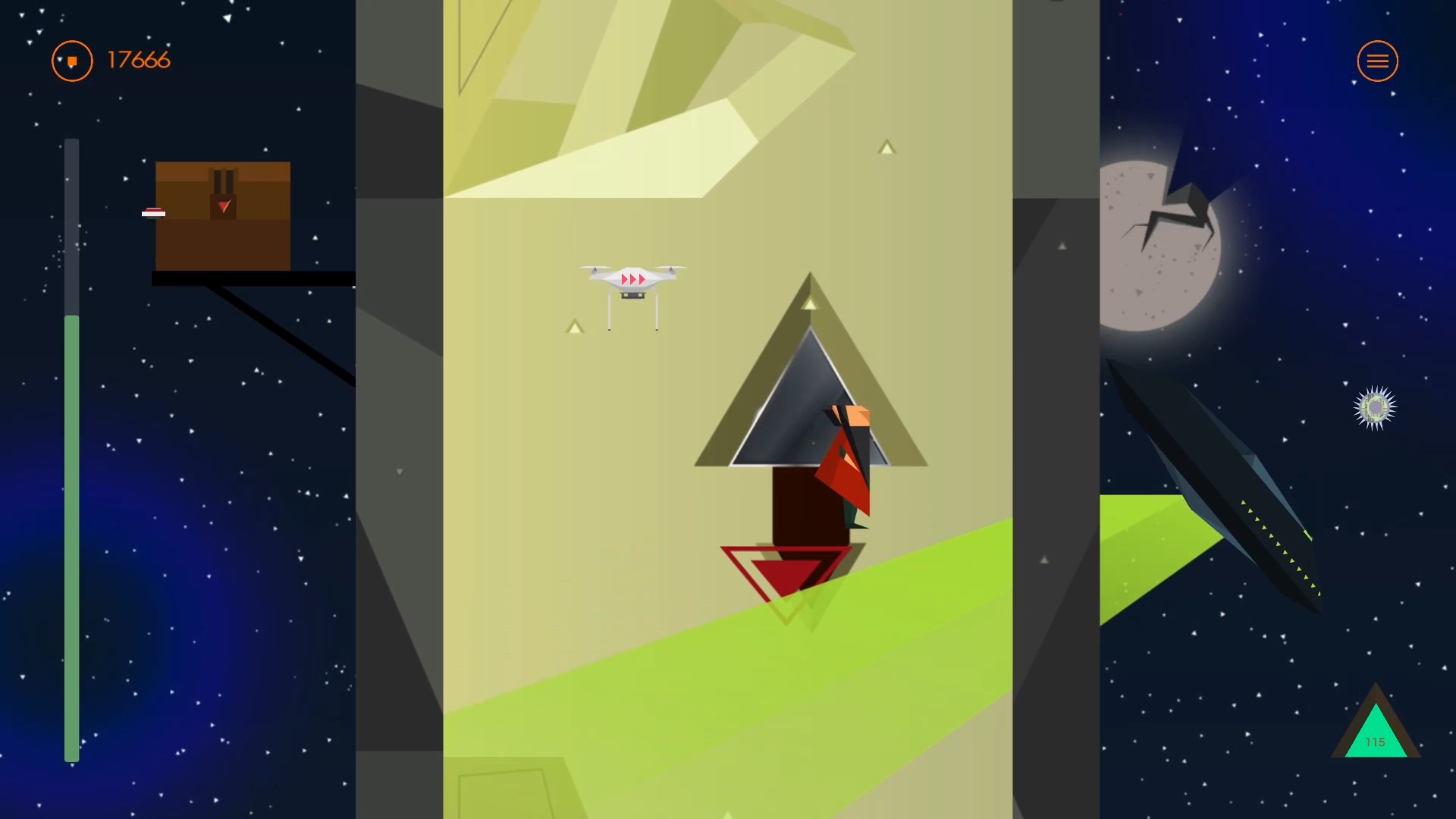Tap the small yellow triangle near the drone
Viewport: 1456px width, 819px height.
click(574, 326)
